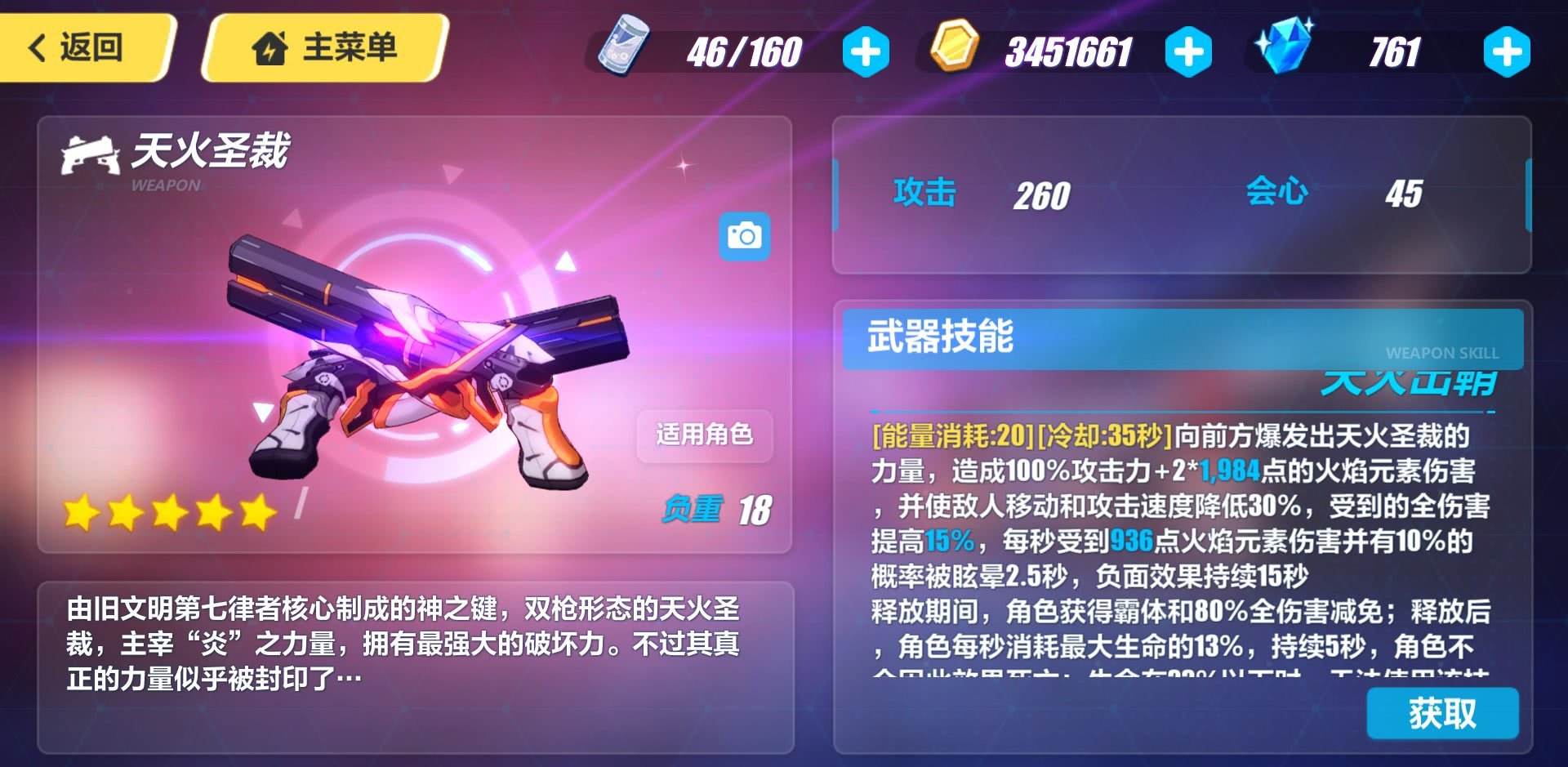The image size is (1568, 767).
Task: Open the camera screenshot icon
Action: [x=746, y=235]
